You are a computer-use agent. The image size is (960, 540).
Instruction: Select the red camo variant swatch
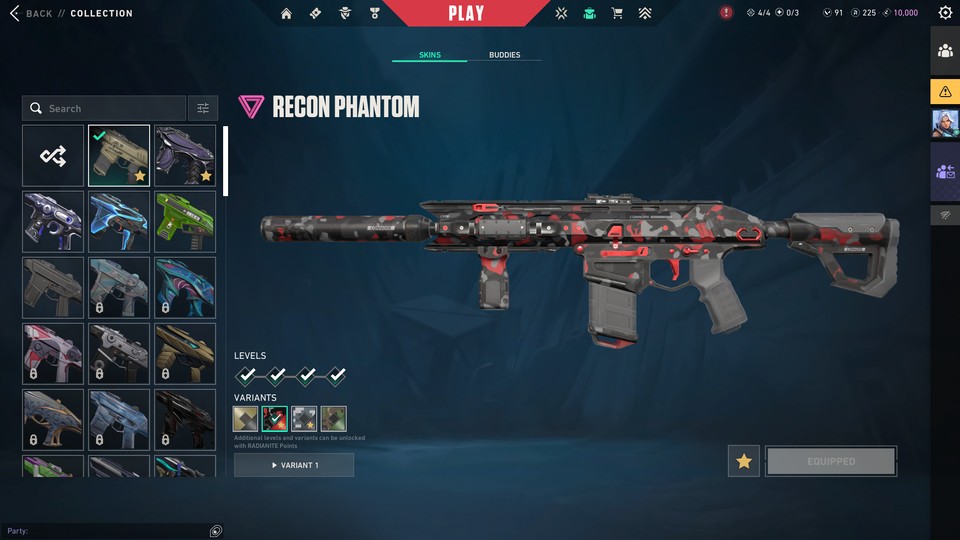(275, 419)
